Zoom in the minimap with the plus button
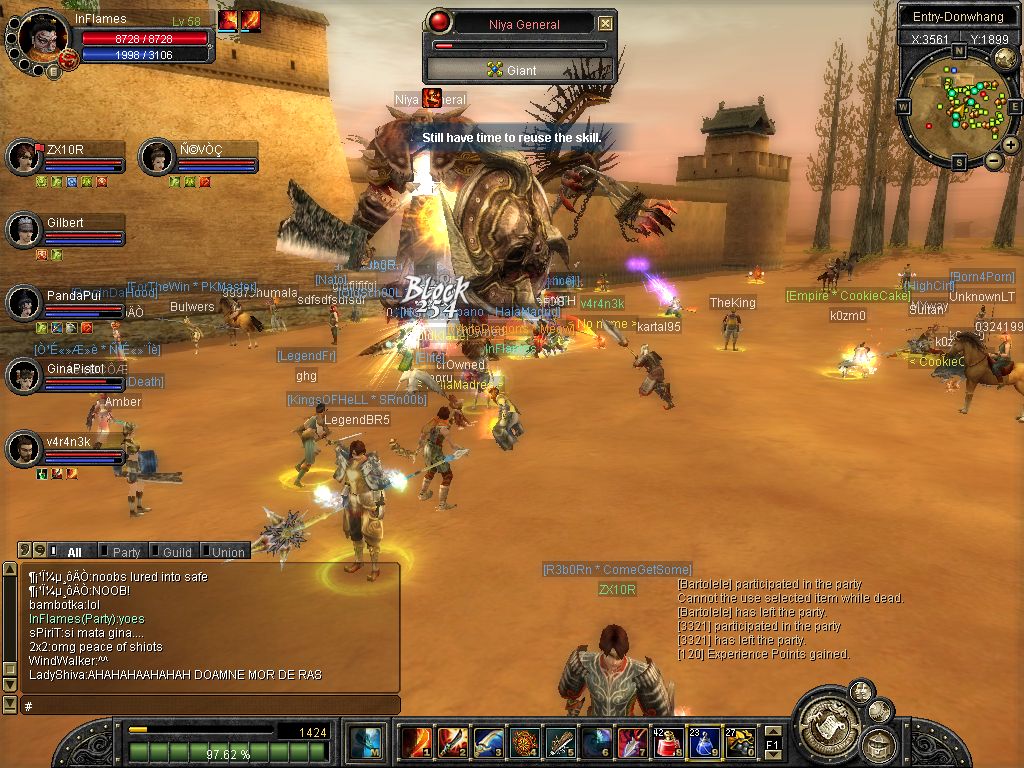The height and width of the screenshot is (768, 1024). (x=1011, y=145)
